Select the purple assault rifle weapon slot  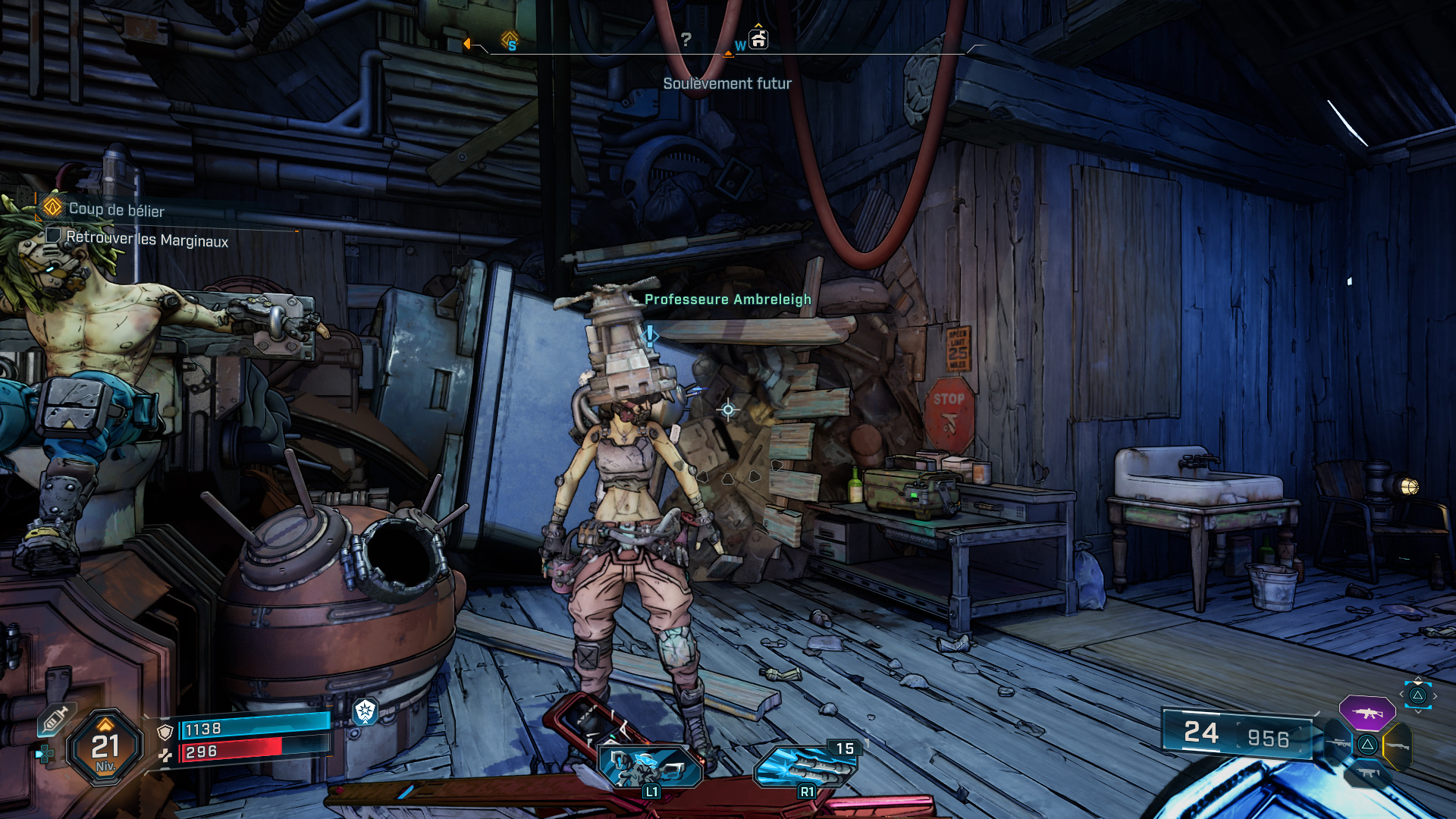(1367, 713)
